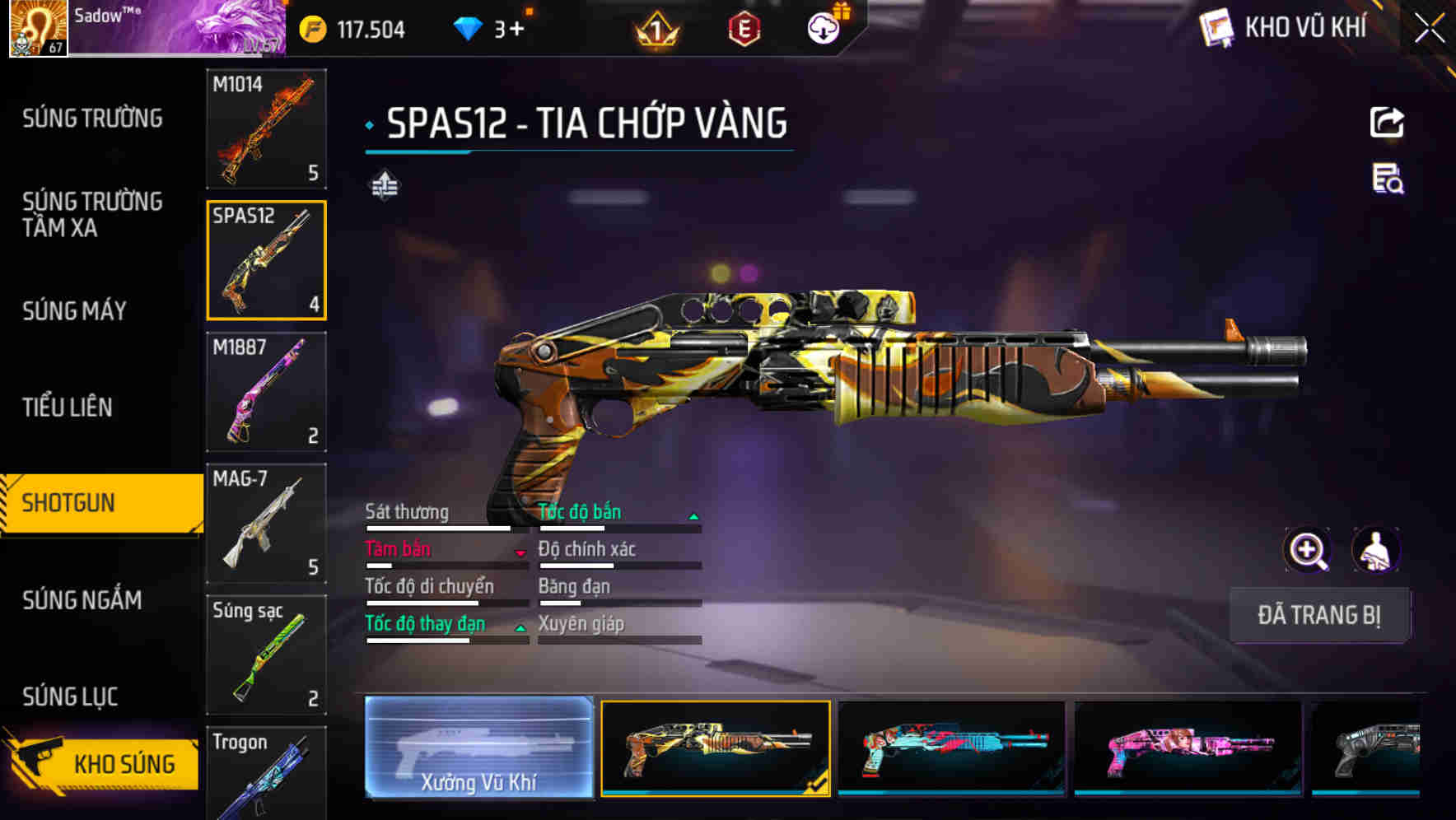Choose the blue and red SPAS12 skin
Viewport: 1456px width, 820px height.
point(951,748)
